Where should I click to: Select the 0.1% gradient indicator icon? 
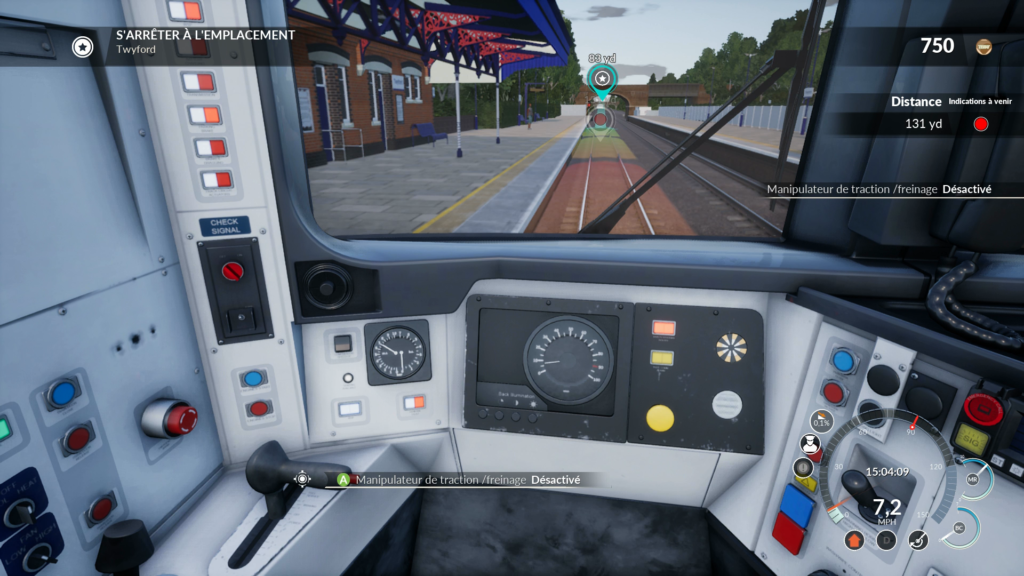822,422
